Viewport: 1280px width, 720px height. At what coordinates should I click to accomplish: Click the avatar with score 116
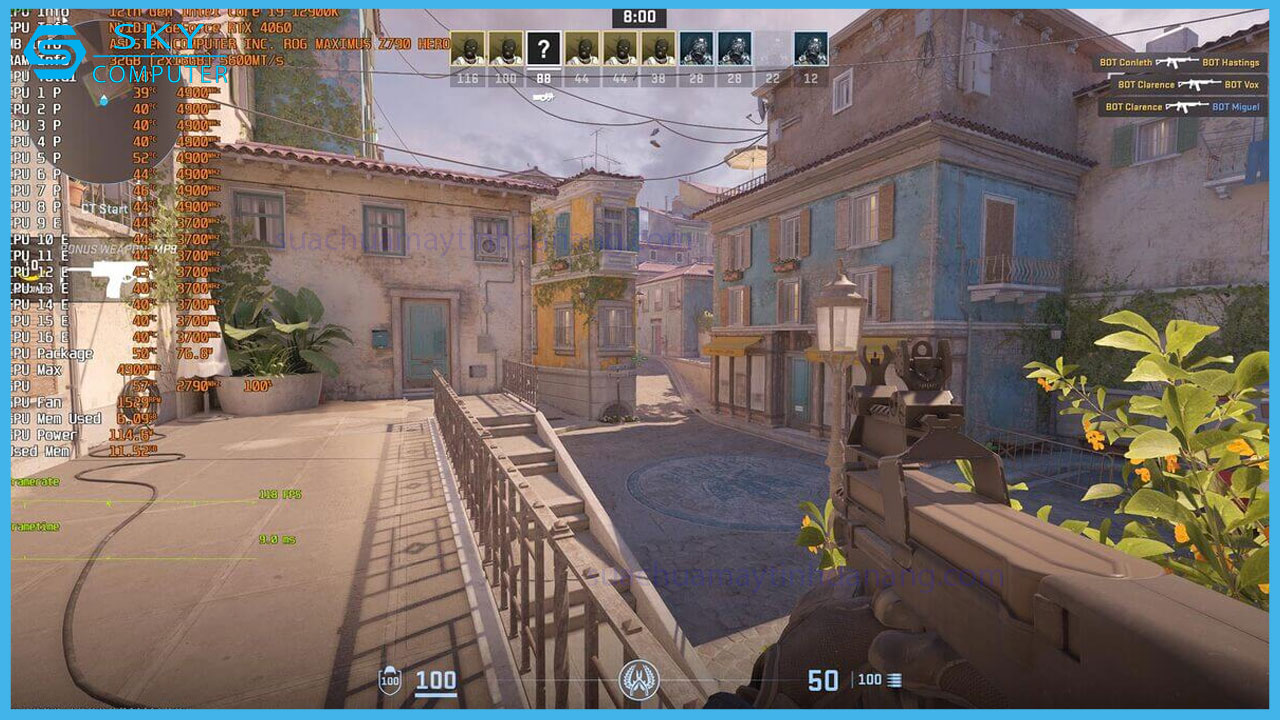coord(467,48)
